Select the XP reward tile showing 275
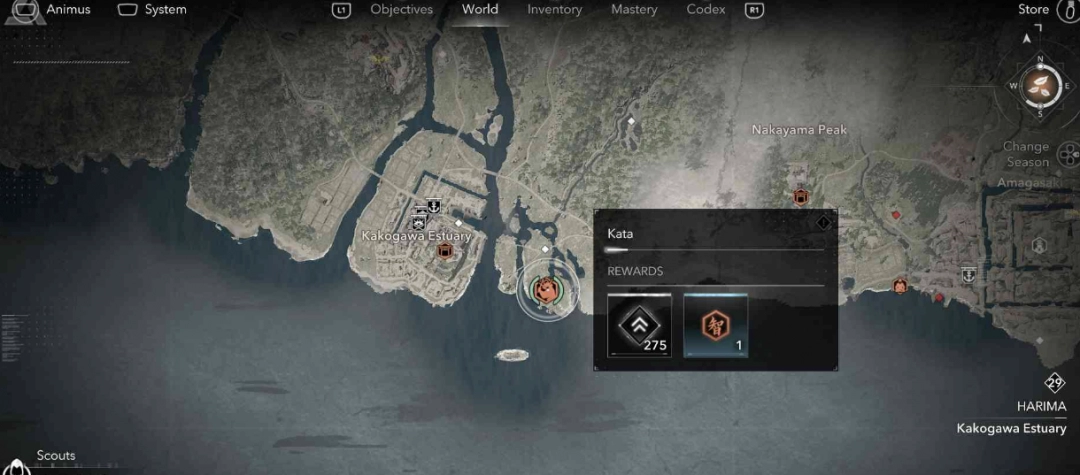The width and height of the screenshot is (1080, 475). click(x=640, y=325)
